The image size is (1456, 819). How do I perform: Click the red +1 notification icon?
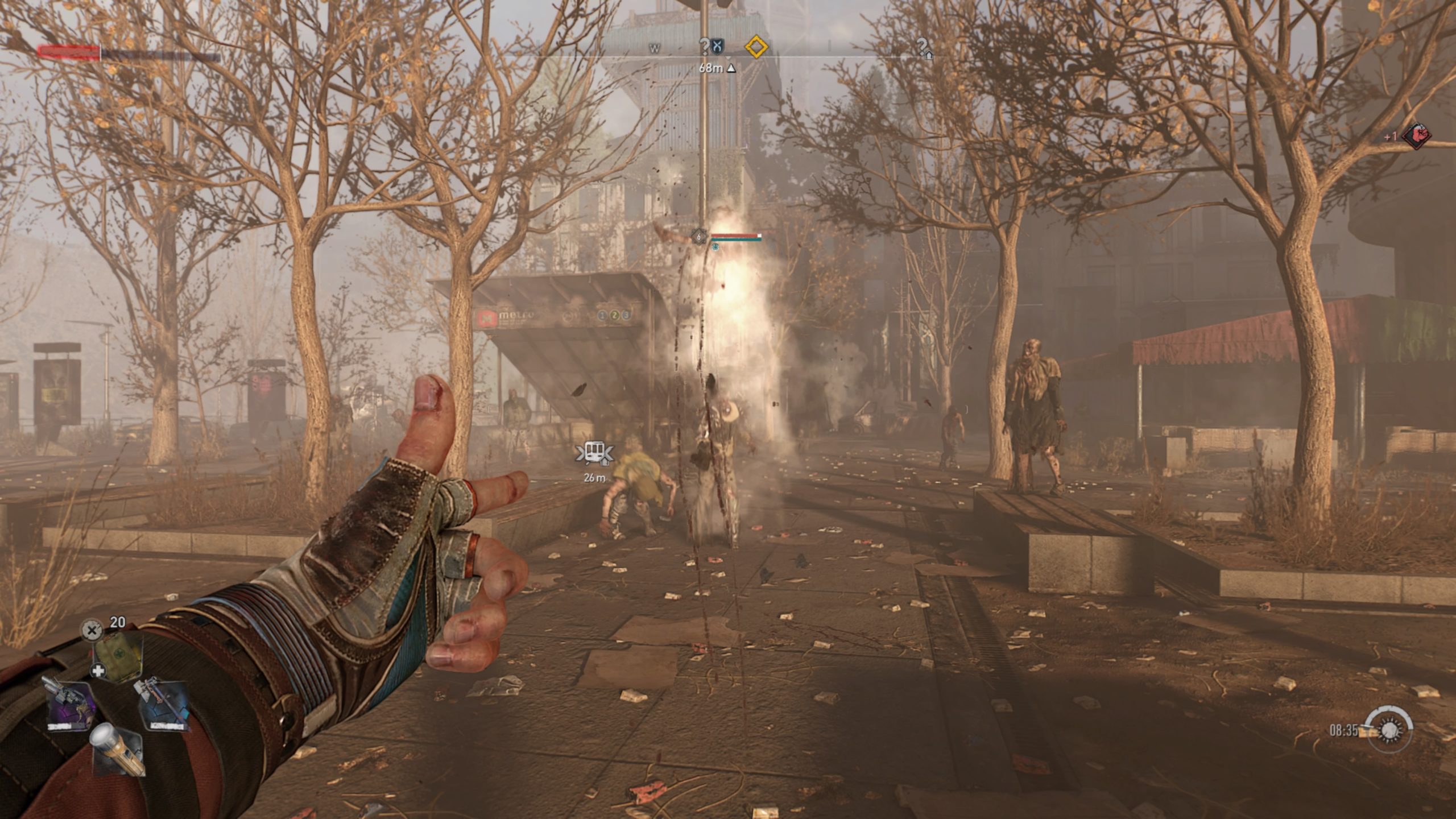tap(1416, 136)
